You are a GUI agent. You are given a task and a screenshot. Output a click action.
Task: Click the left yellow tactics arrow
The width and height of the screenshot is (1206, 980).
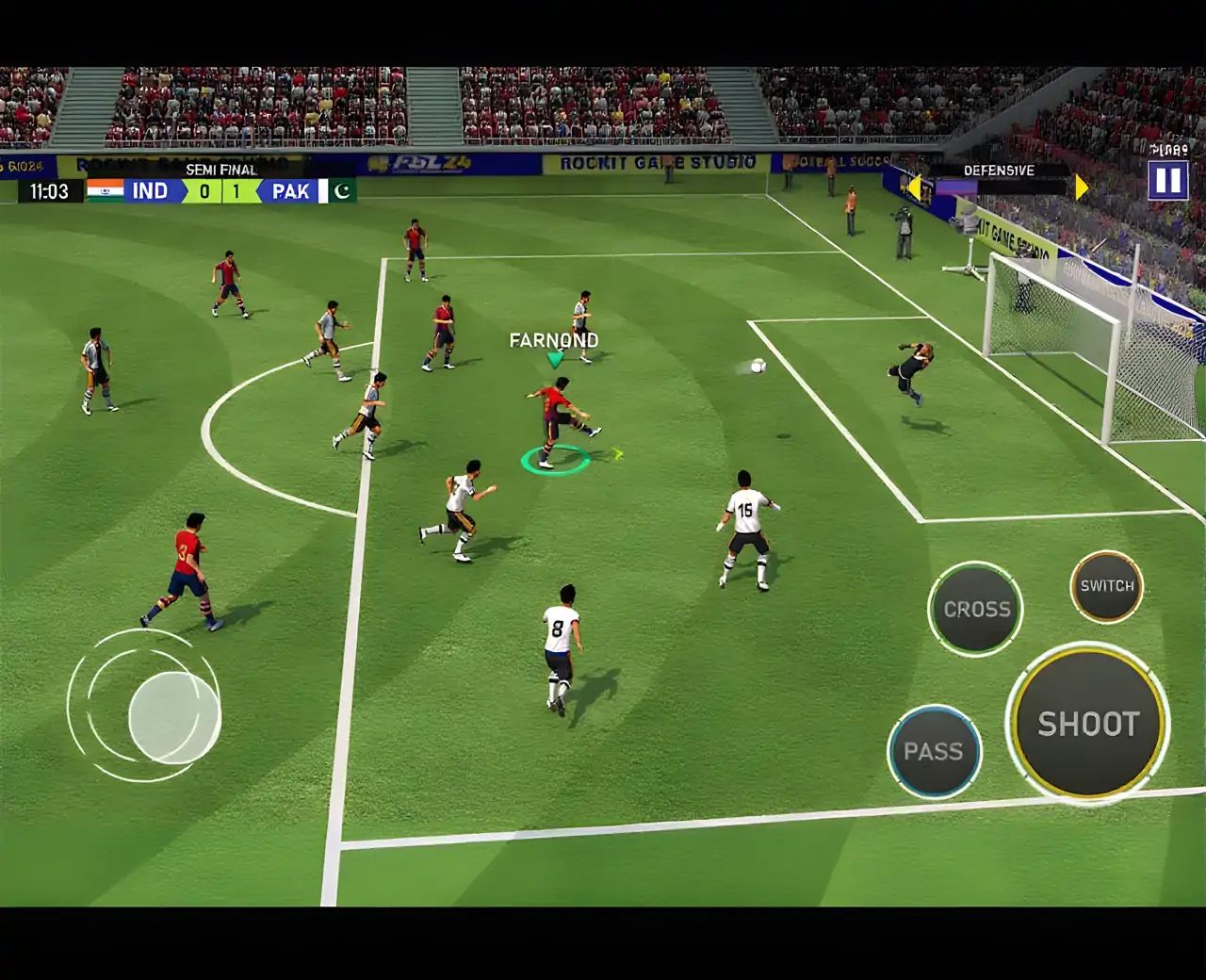coord(912,188)
